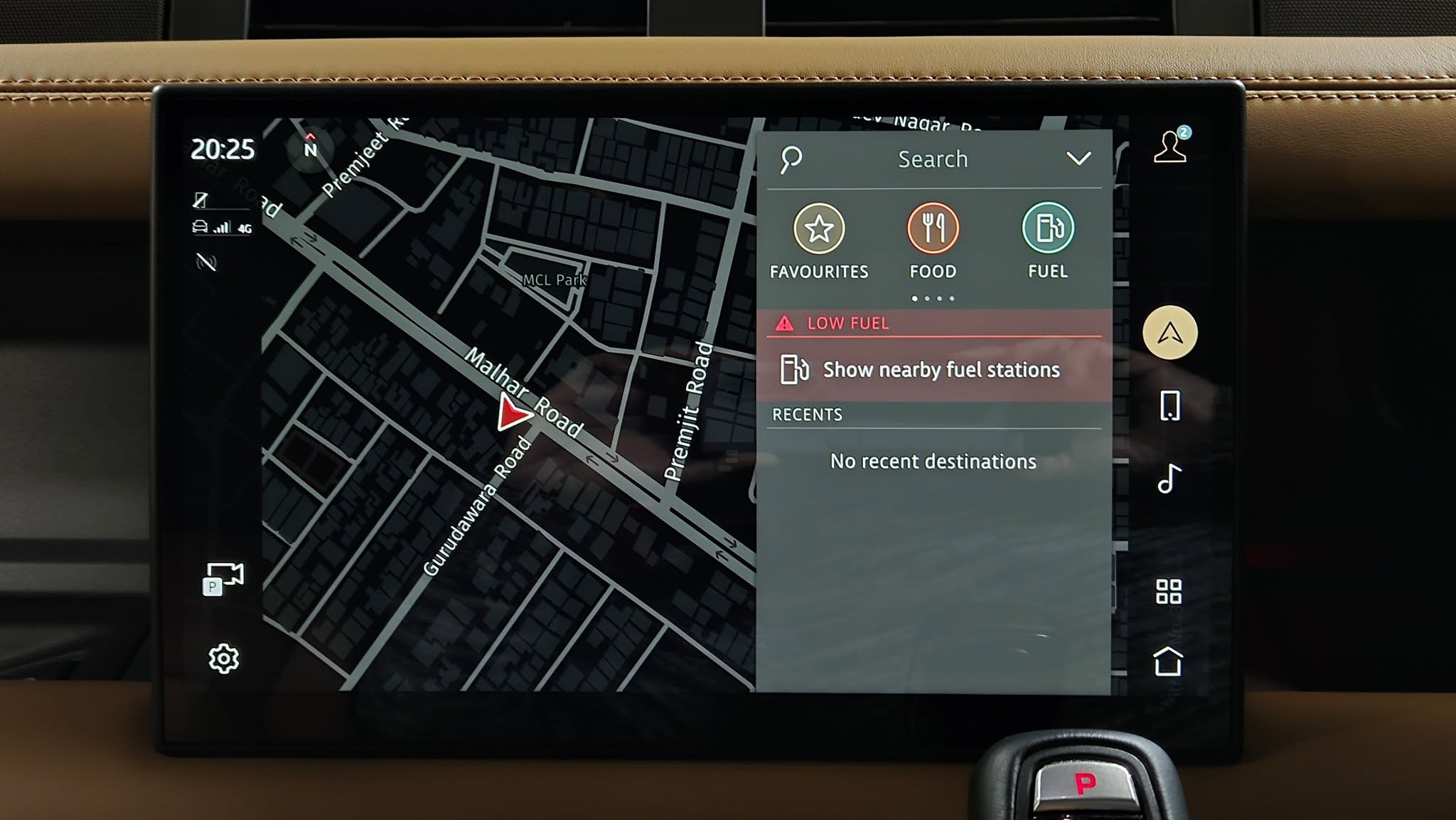Tap the Search field
This screenshot has height=820, width=1456.
tap(932, 159)
